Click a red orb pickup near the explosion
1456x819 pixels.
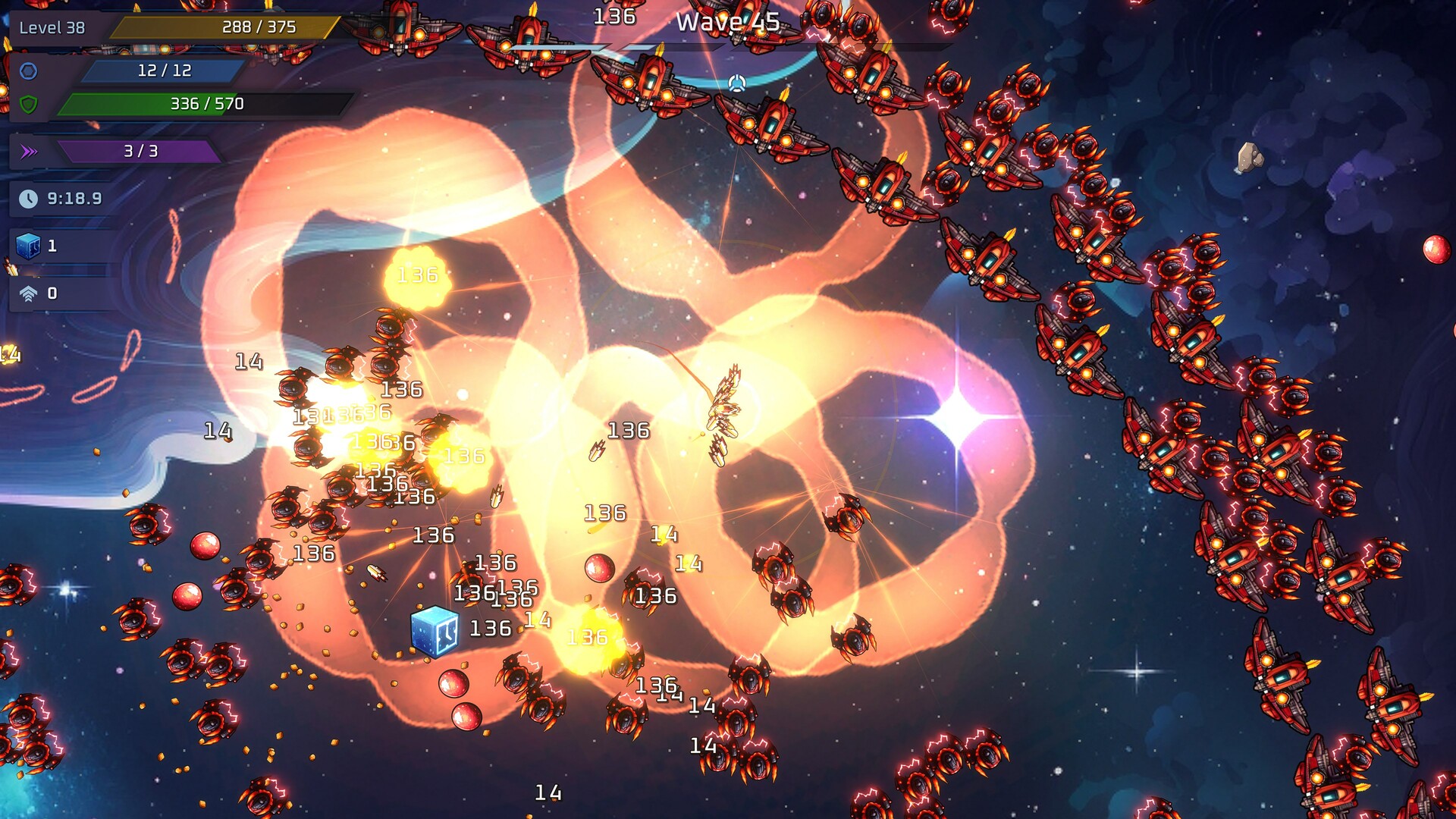[x=598, y=568]
